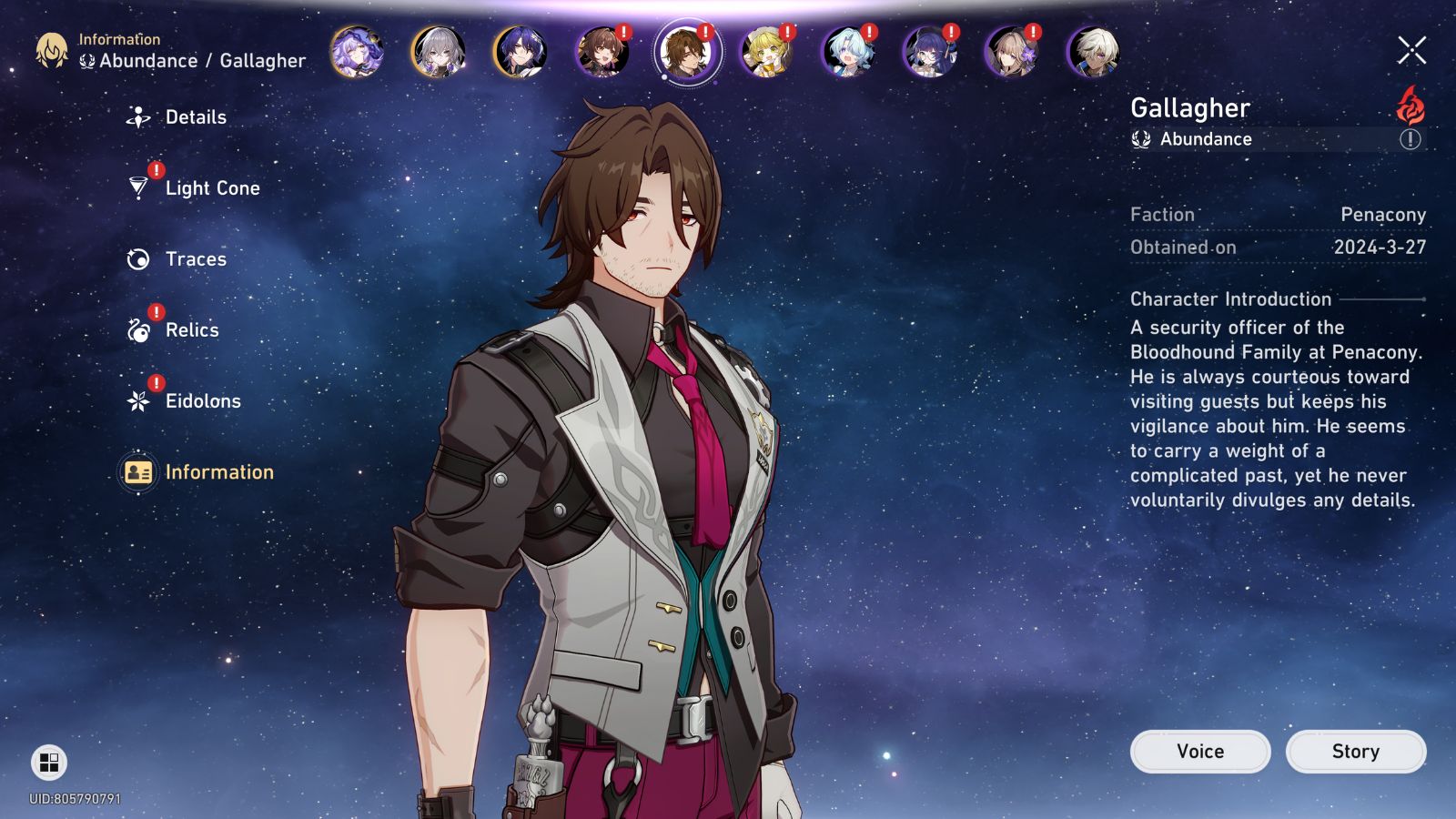1456x819 pixels.
Task: Switch to Black Swan's purple-haired portrait
Action: coord(357,51)
